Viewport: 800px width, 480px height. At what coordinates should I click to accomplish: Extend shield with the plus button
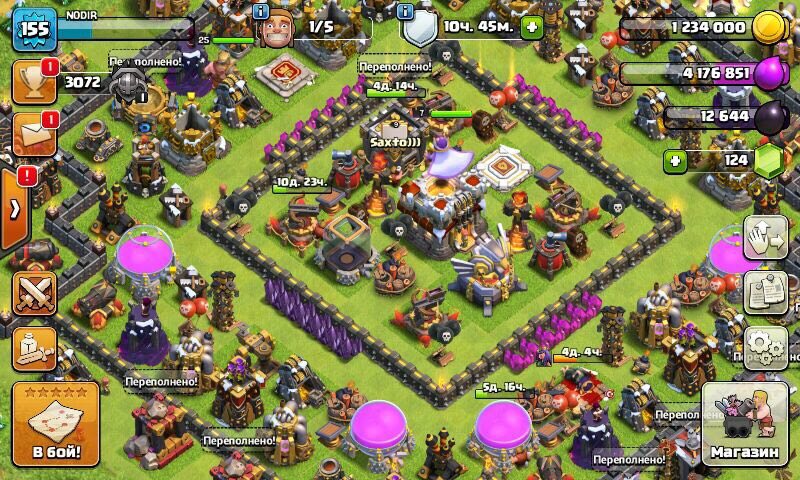pos(533,27)
